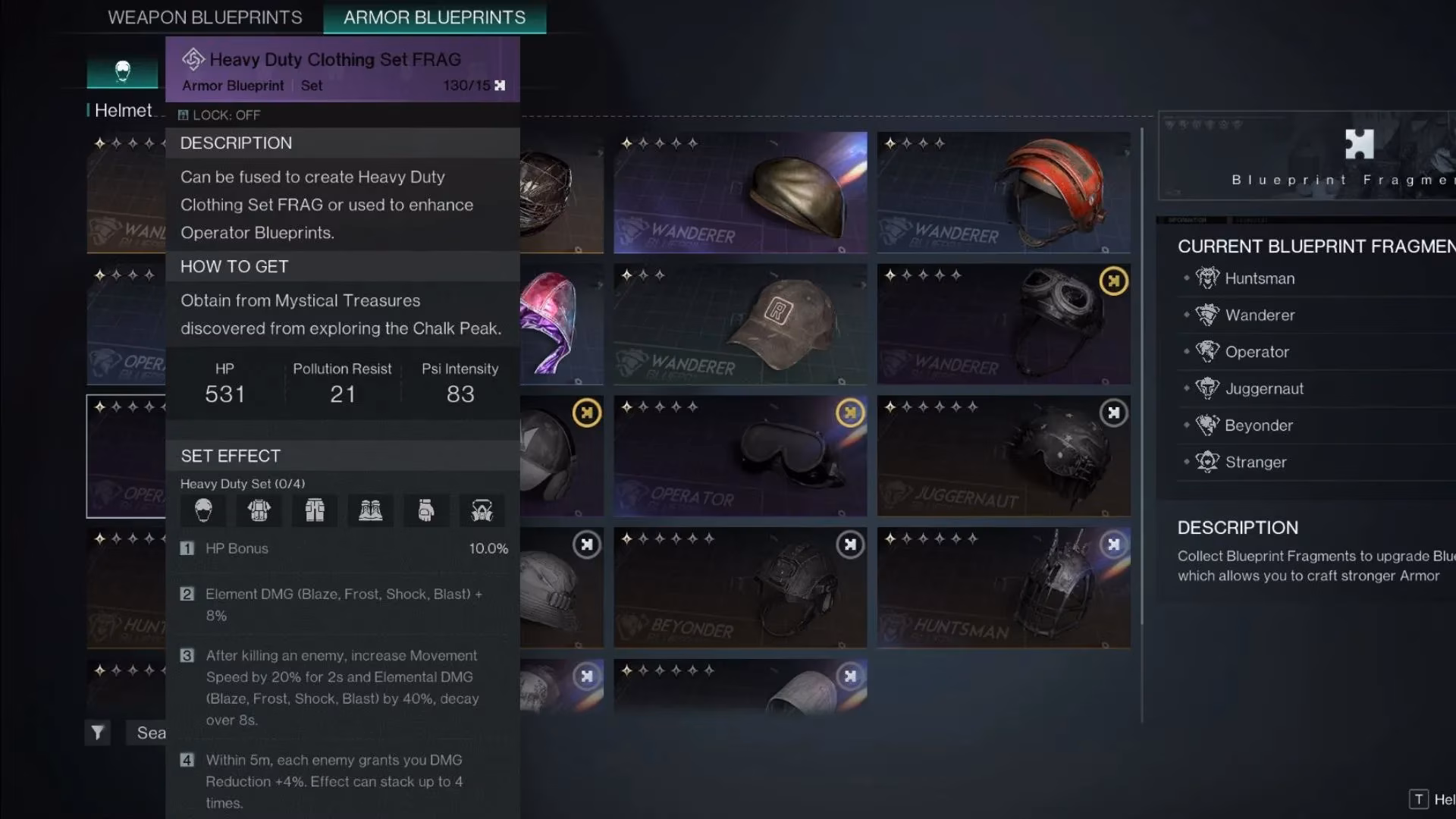This screenshot has height=819, width=1456.
Task: Select the gas mask icon in Set Effect
Action: point(482,510)
